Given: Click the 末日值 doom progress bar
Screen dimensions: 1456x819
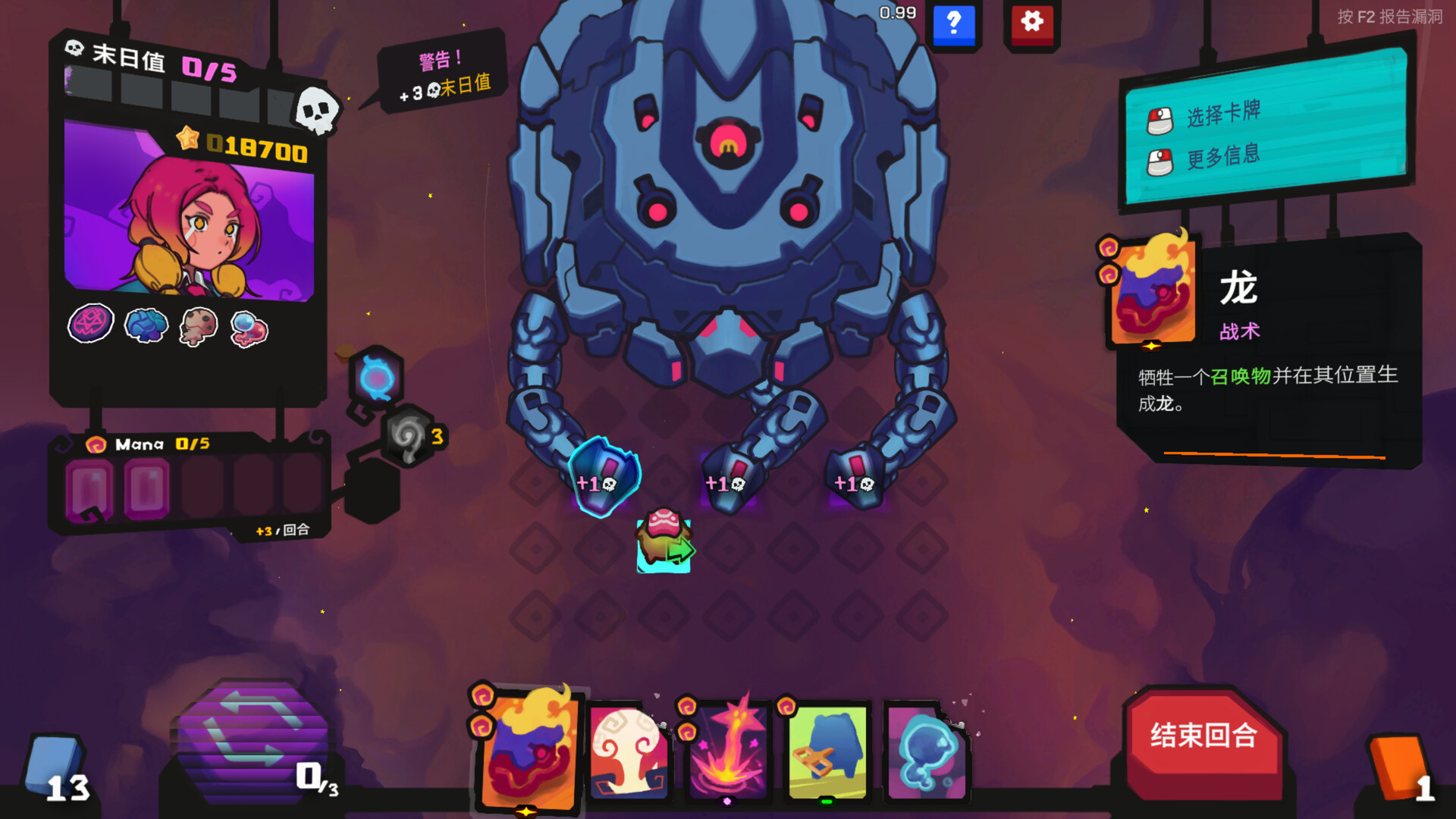Looking at the screenshot, I should tap(182, 91).
